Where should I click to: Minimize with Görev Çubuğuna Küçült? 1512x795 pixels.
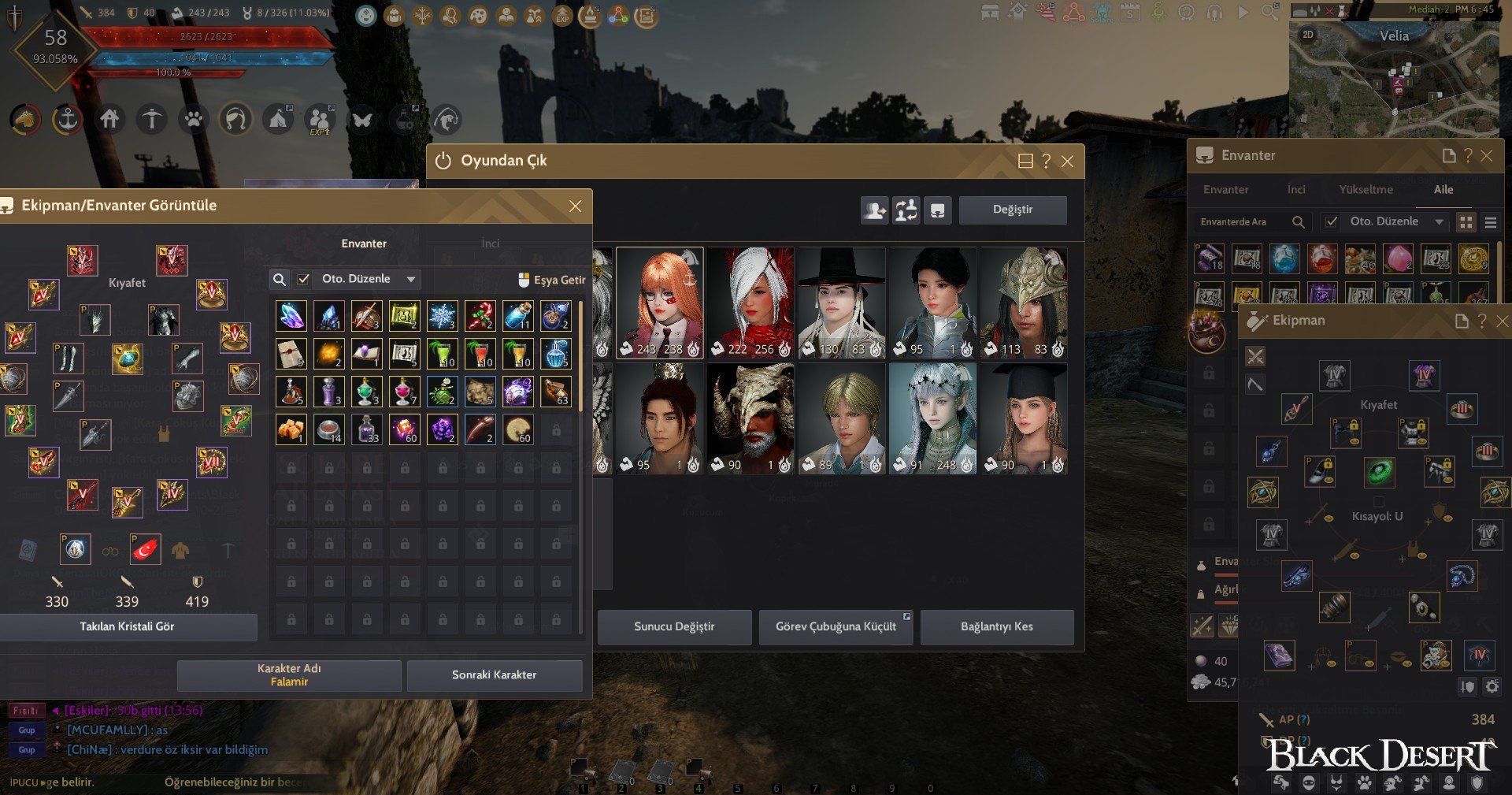click(836, 627)
